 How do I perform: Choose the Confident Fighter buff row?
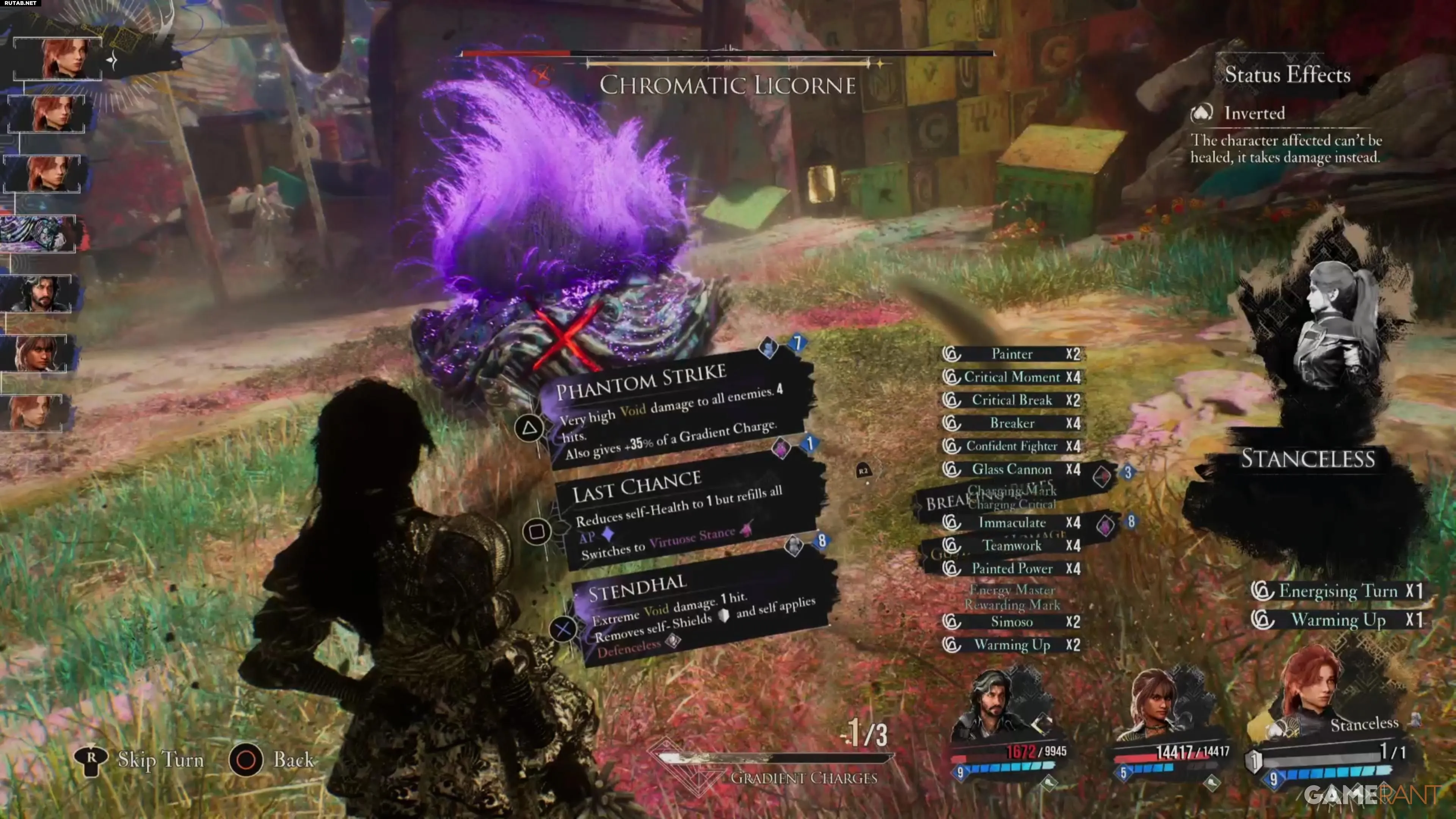coord(1011,446)
